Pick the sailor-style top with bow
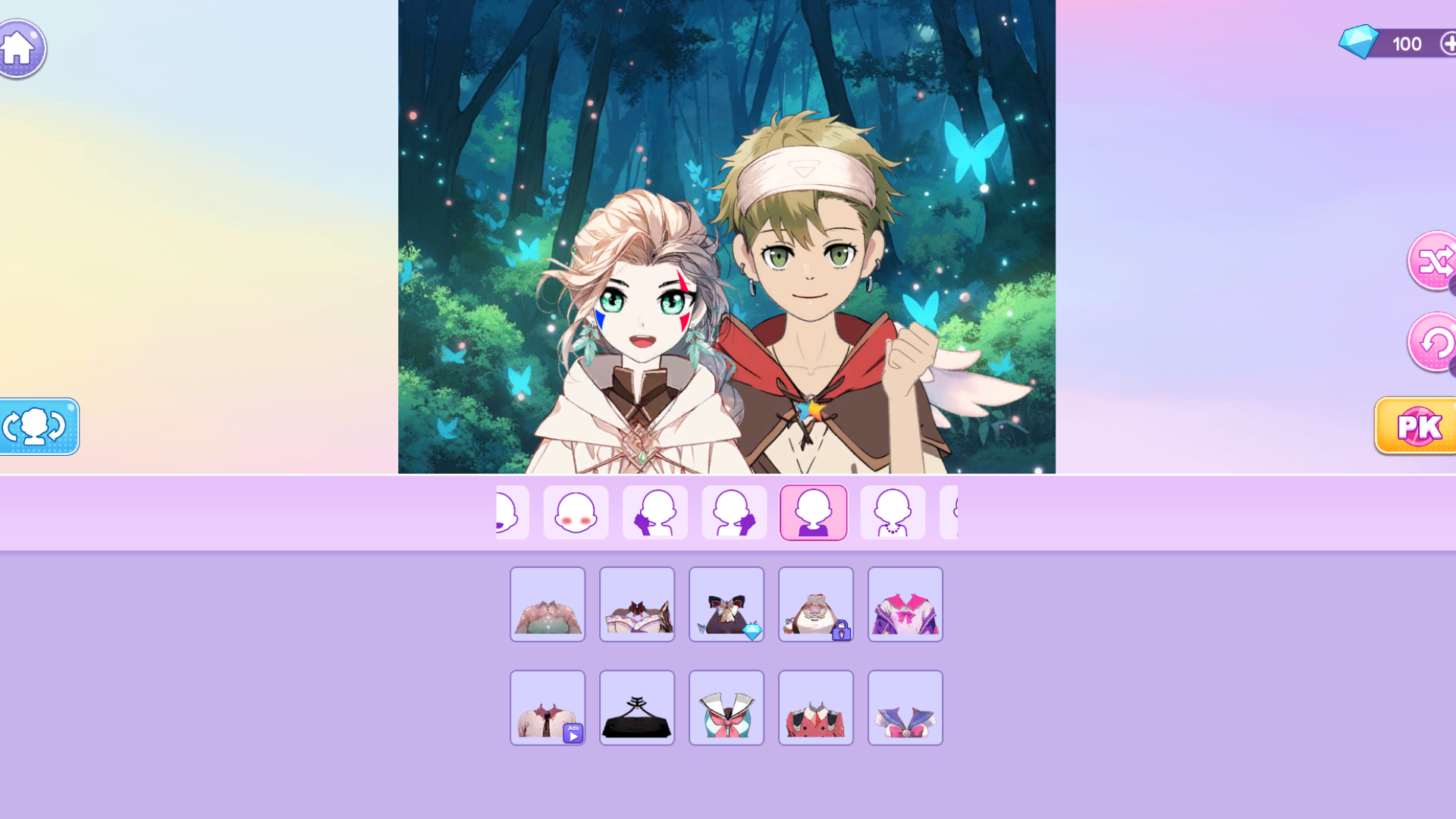Viewport: 1456px width, 819px height. tap(726, 708)
